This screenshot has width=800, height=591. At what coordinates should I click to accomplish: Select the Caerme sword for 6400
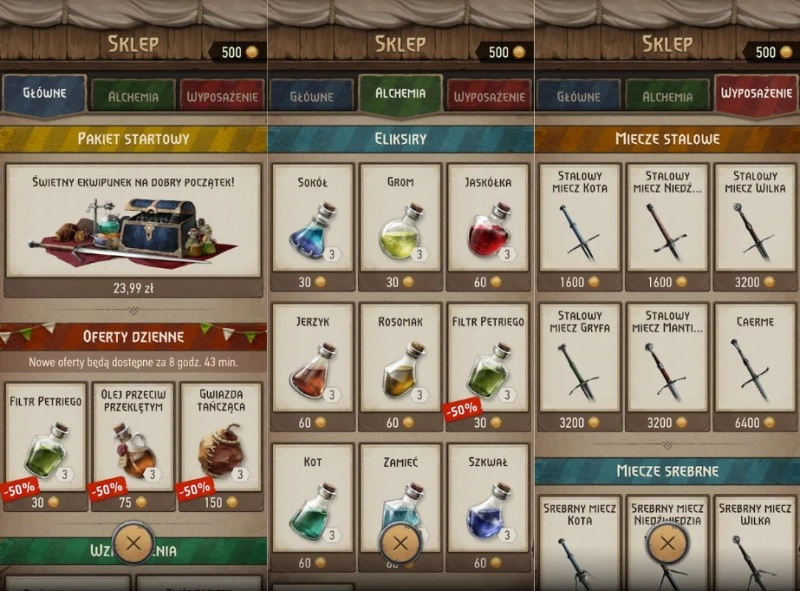(755, 366)
